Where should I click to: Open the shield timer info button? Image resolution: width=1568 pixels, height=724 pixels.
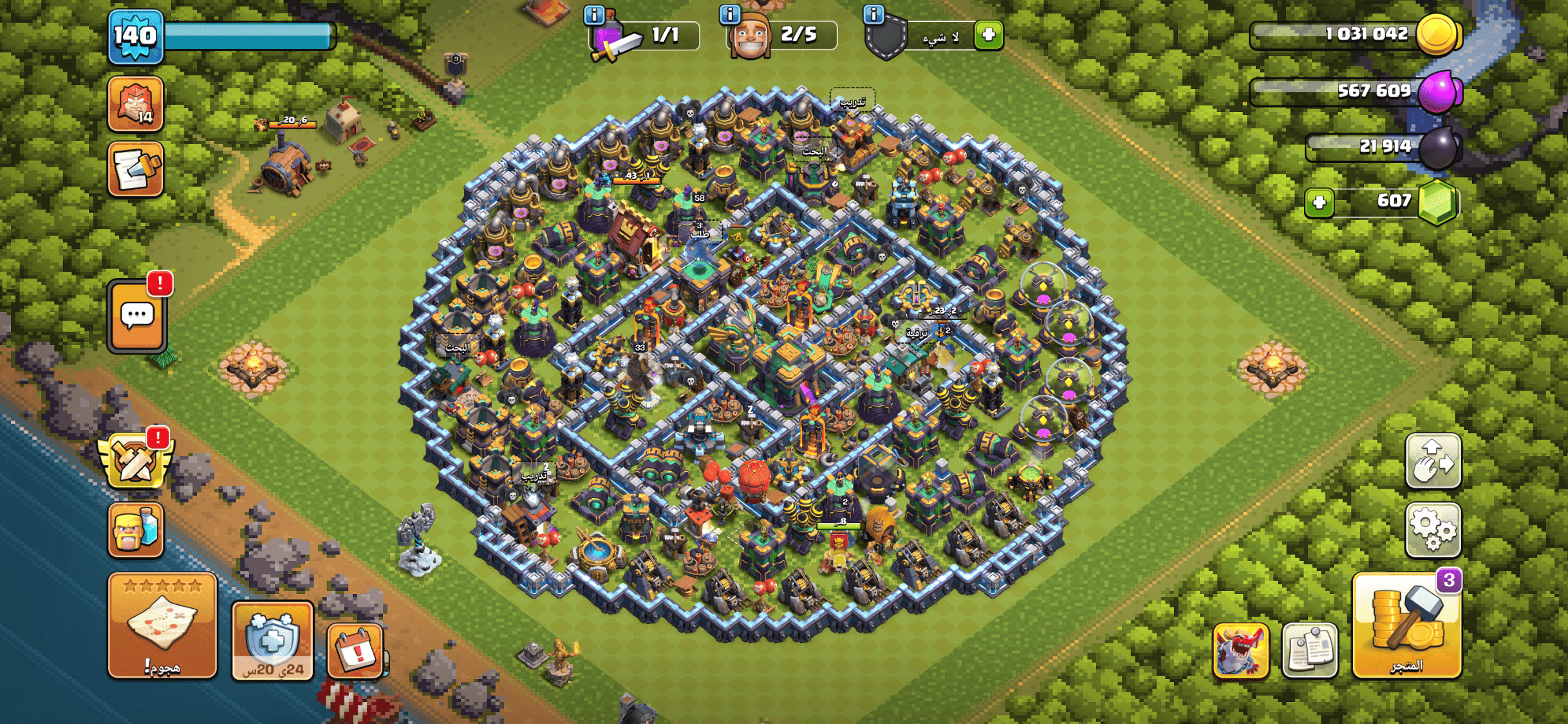(x=272, y=640)
